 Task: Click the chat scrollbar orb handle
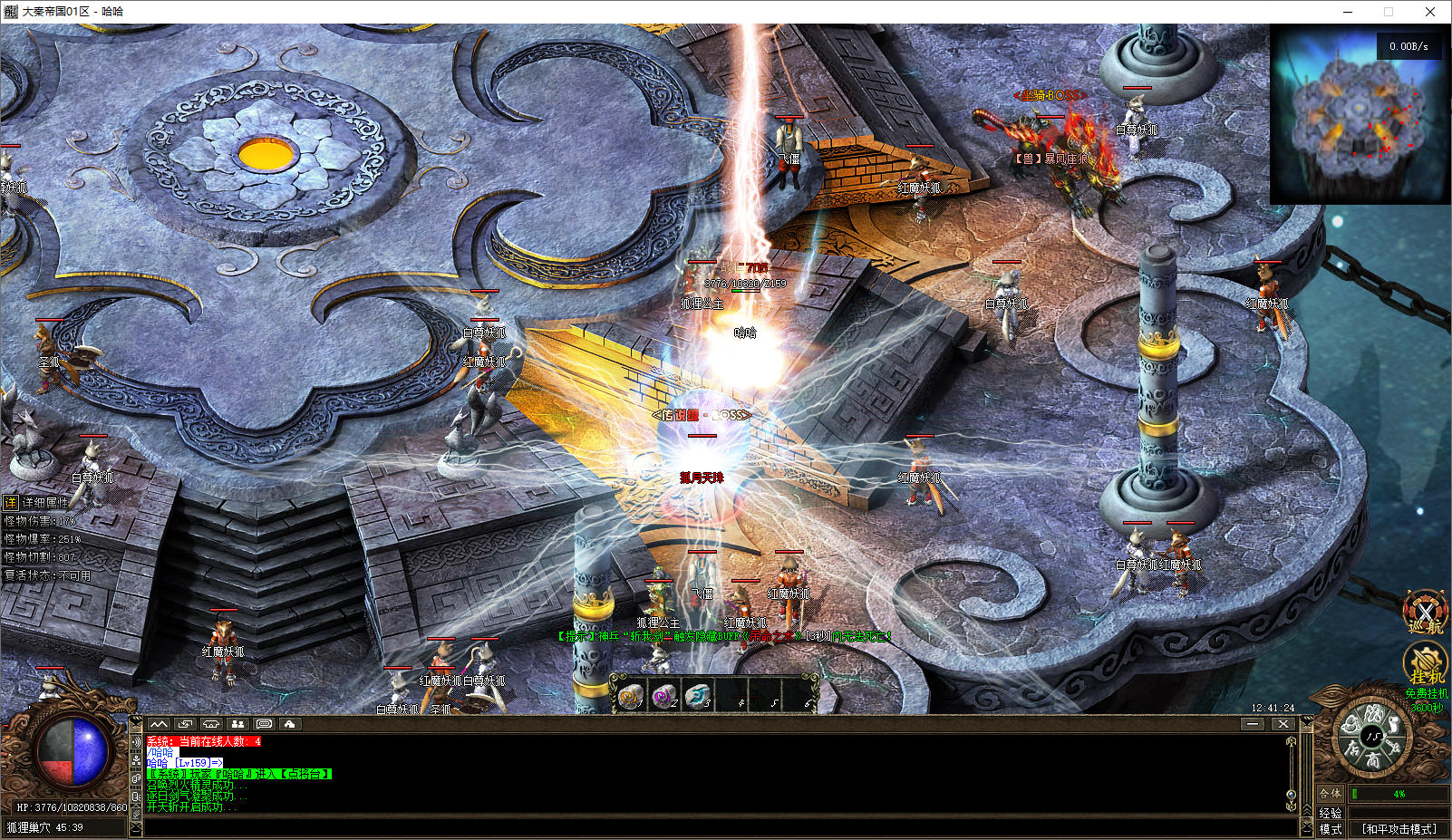coord(1291,795)
